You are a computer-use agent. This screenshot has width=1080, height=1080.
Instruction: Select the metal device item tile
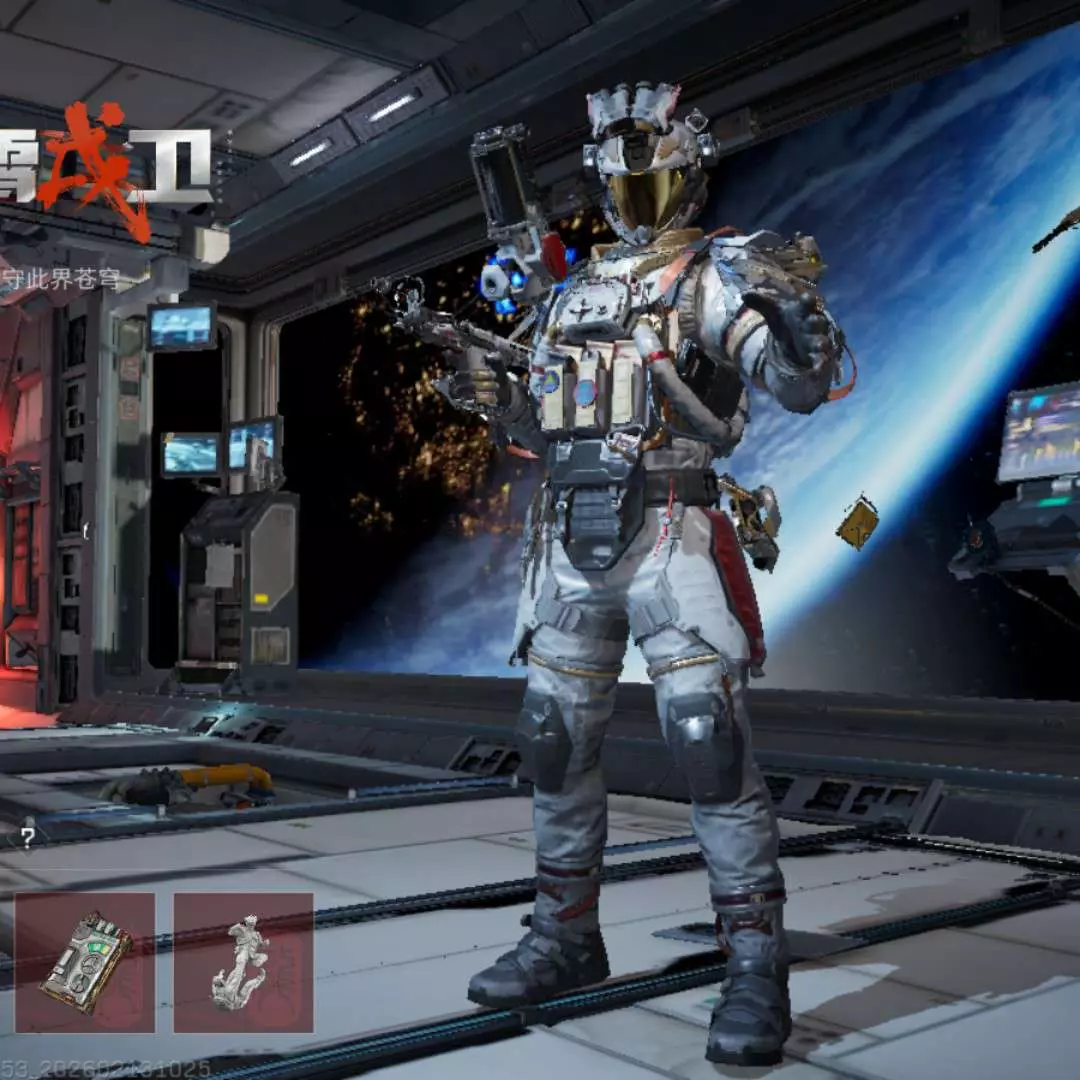(85, 962)
